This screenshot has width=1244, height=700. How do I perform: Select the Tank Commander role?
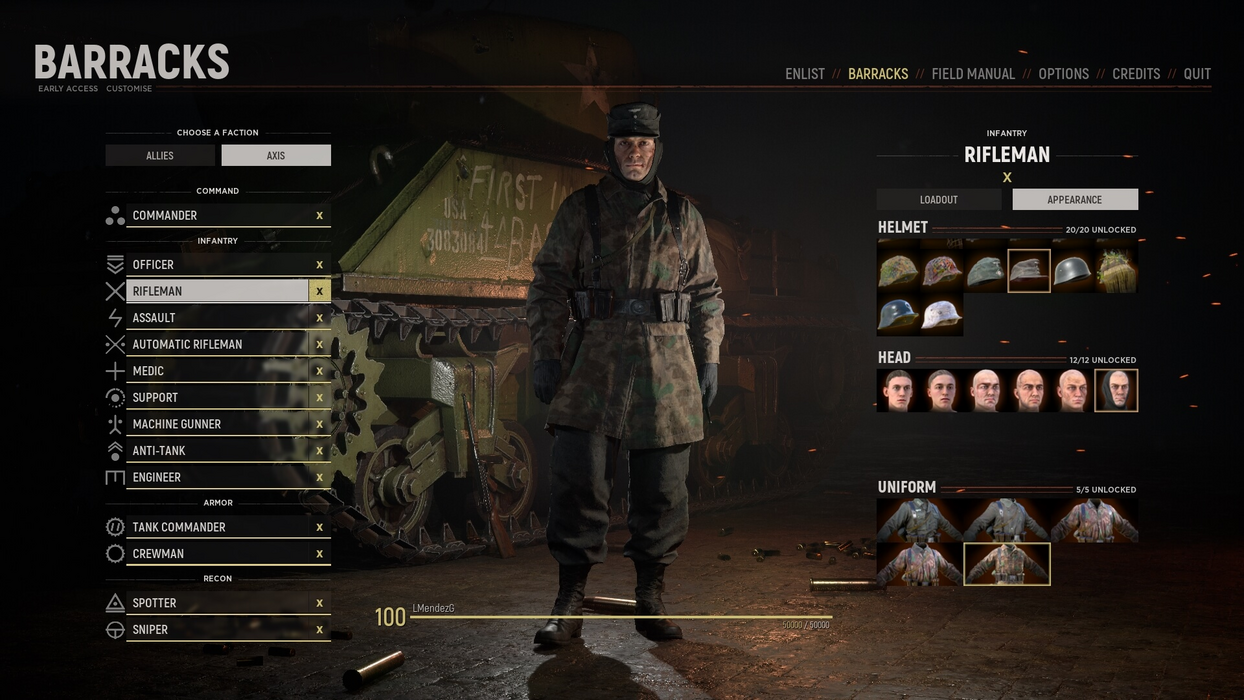(x=217, y=527)
